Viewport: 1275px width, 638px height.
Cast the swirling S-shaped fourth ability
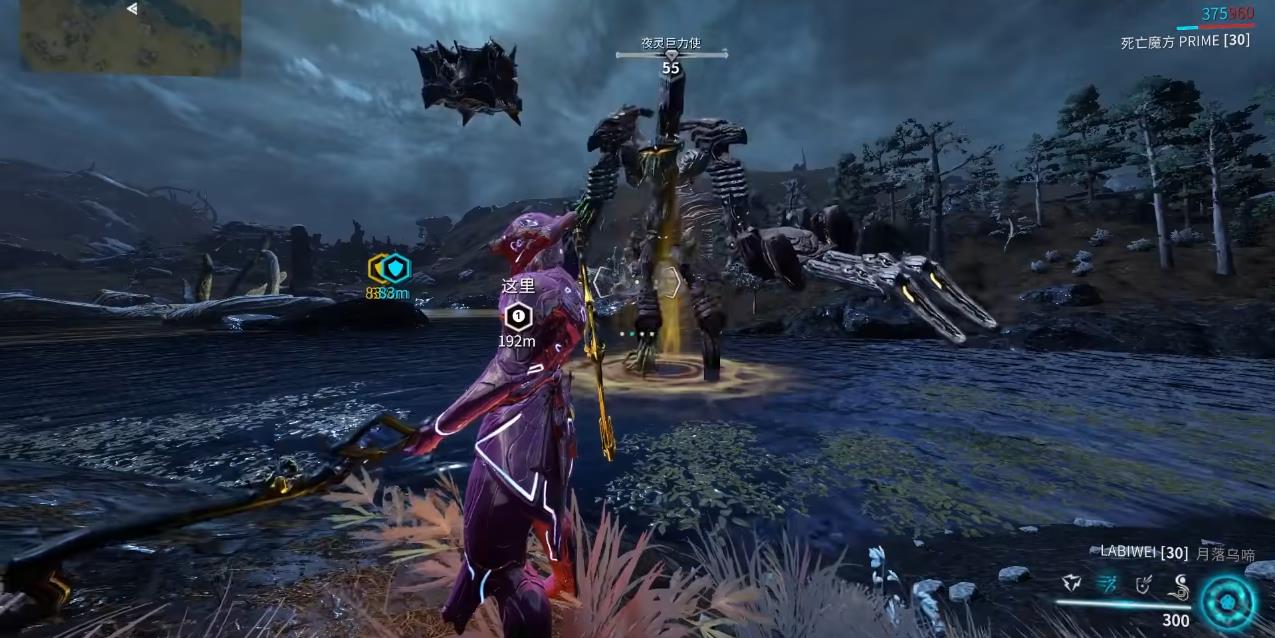point(1181,584)
